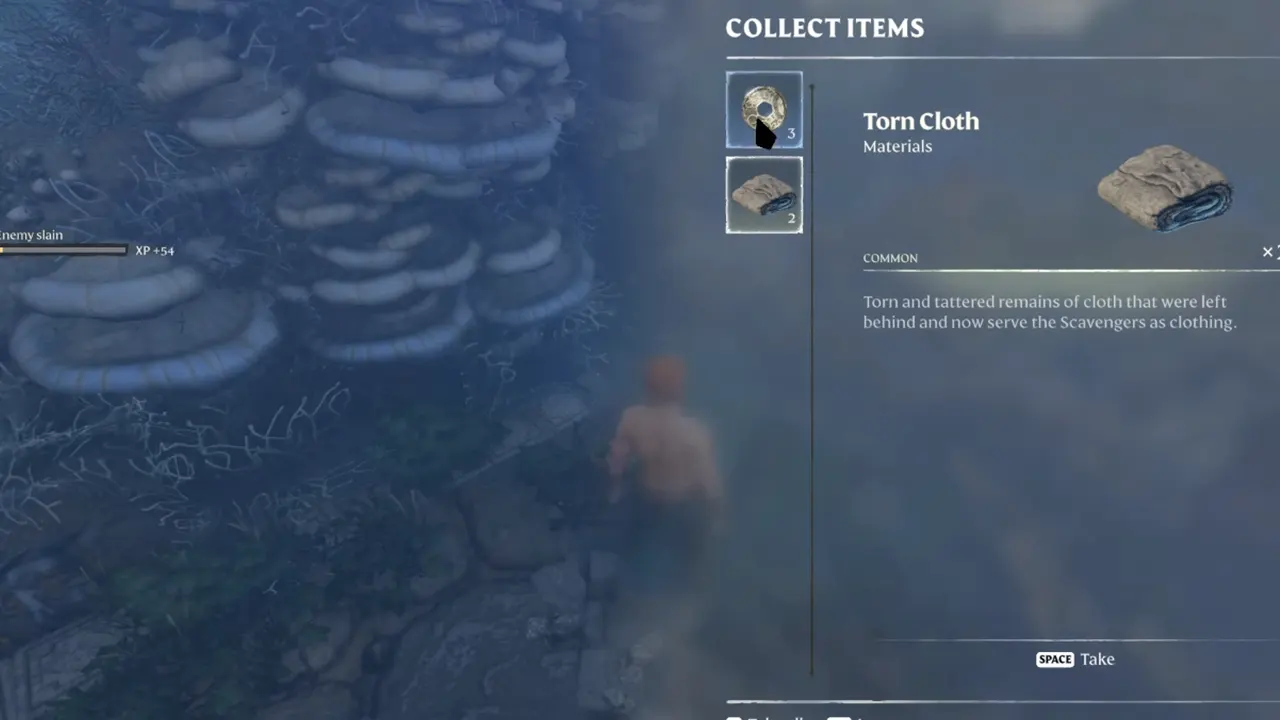
Task: Click the highlighted first loot slot border
Action: pos(764,108)
